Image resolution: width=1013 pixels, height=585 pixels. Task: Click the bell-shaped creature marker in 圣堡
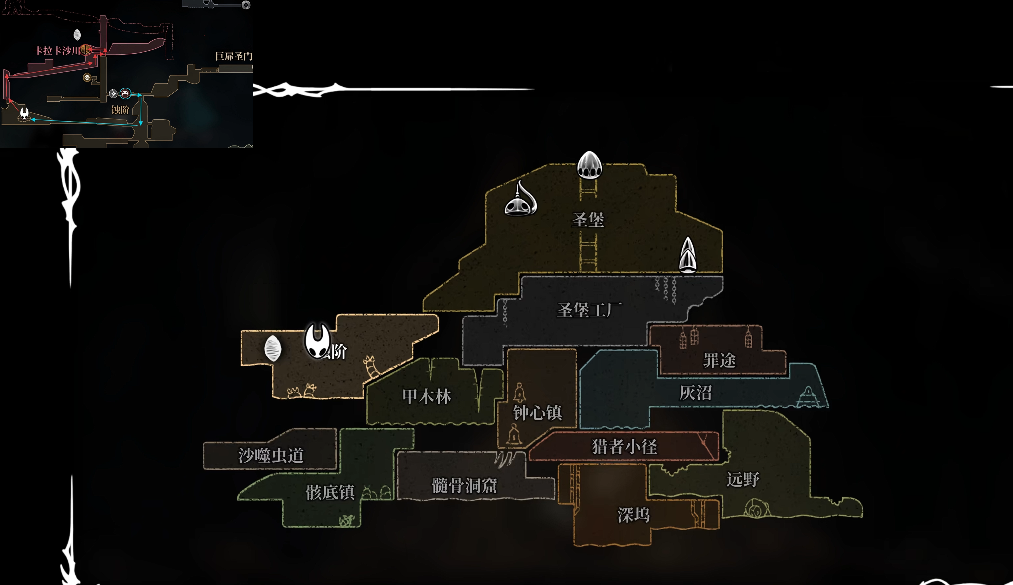tap(520, 201)
